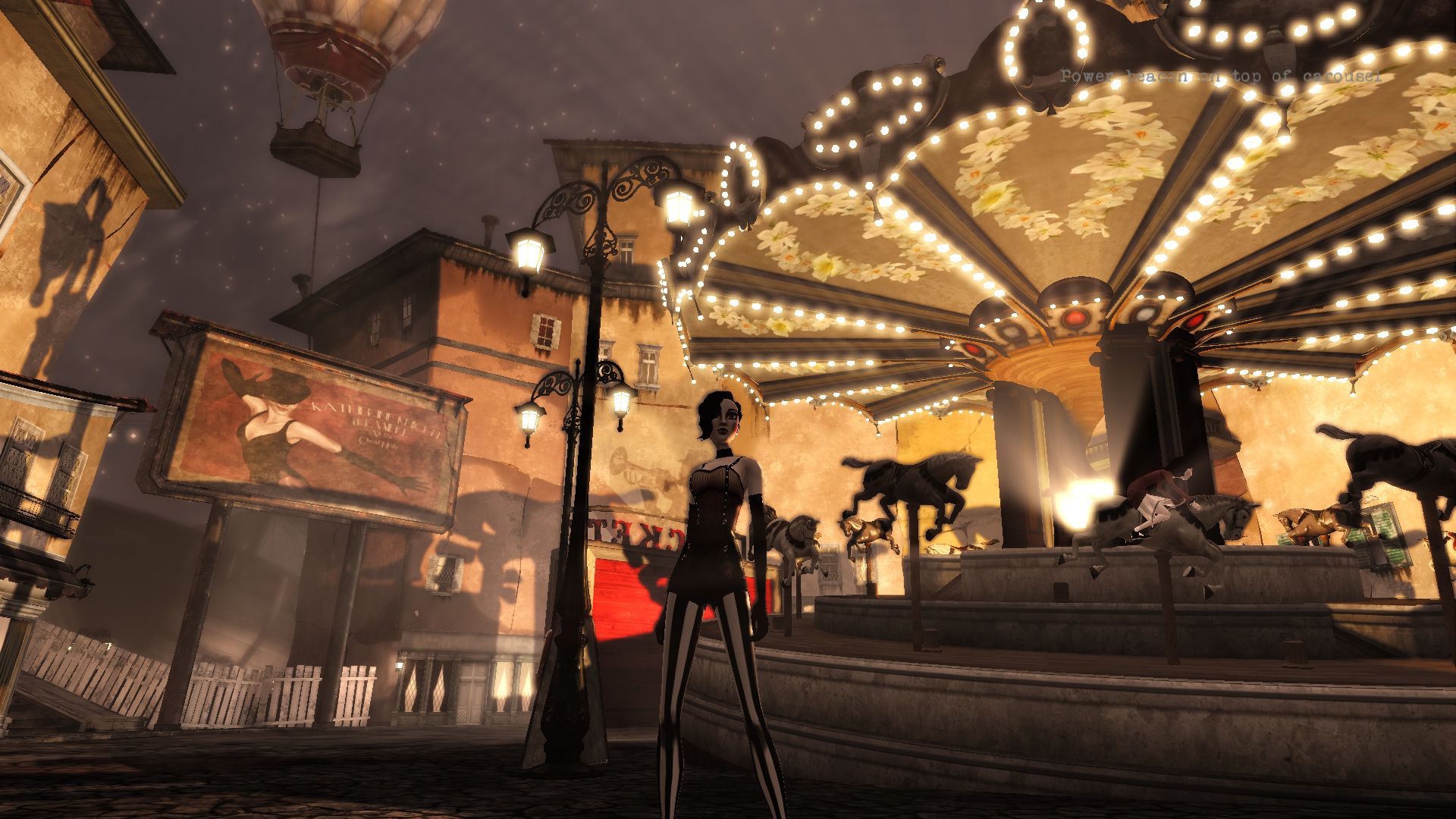Viewport: 1456px width, 819px height.
Task: Click the power beacon objective text
Action: coord(1221,76)
